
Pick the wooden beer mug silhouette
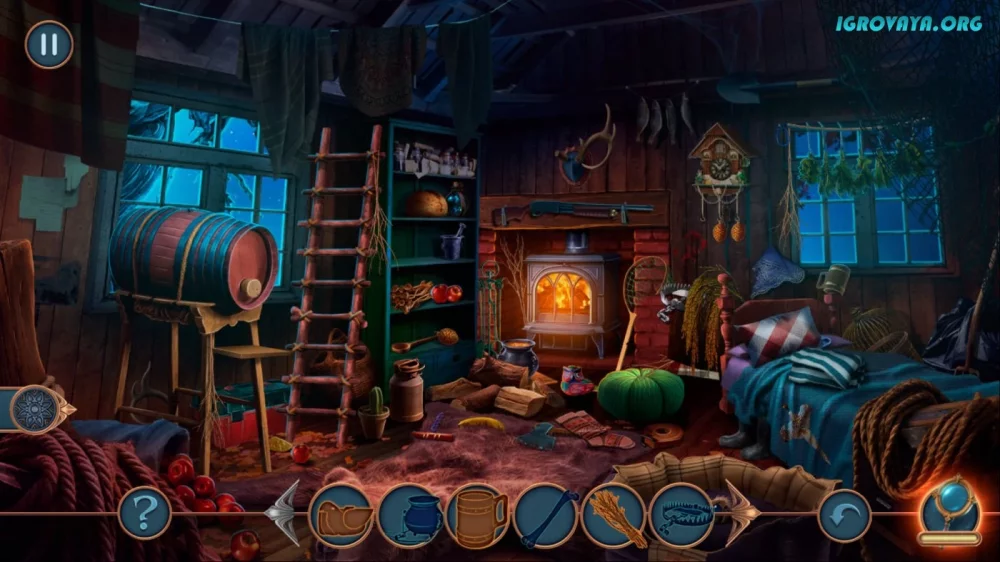[x=478, y=515]
